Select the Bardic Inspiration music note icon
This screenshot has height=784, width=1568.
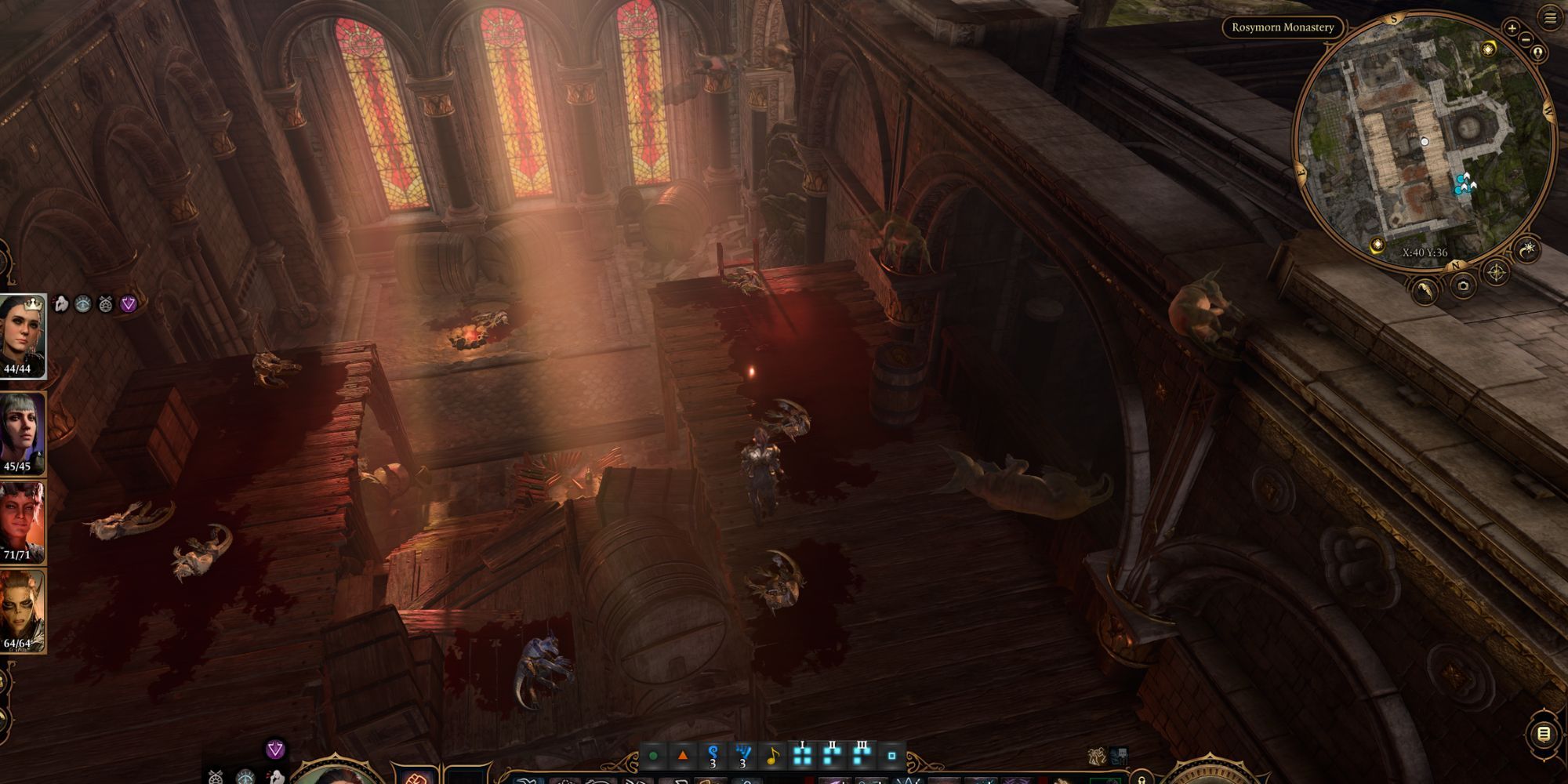coord(774,755)
